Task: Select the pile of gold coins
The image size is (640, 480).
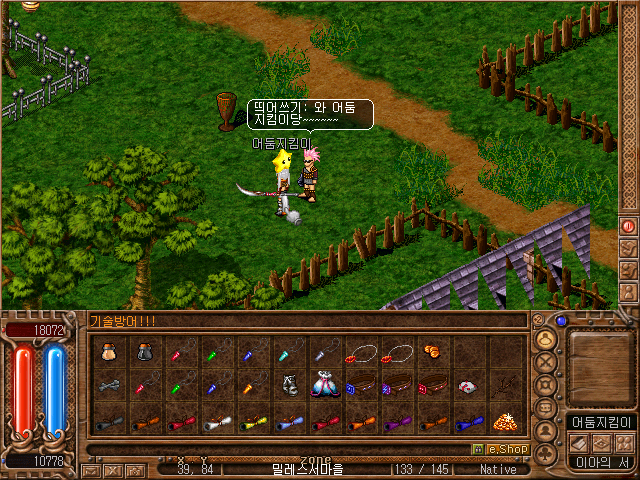Action: (503, 421)
